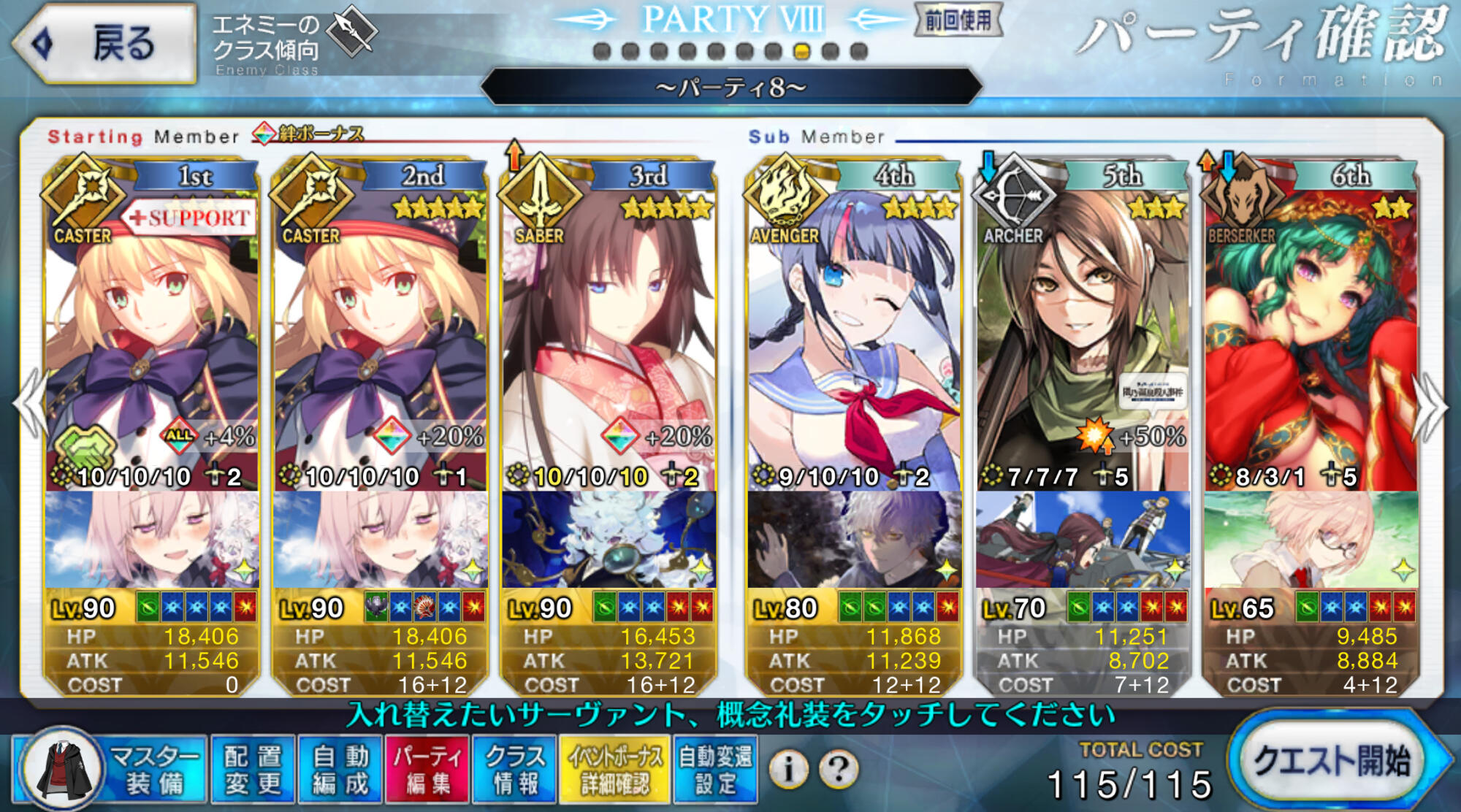1461x812 pixels.
Task: Activate 自動編成 auto formation
Action: pos(340,770)
